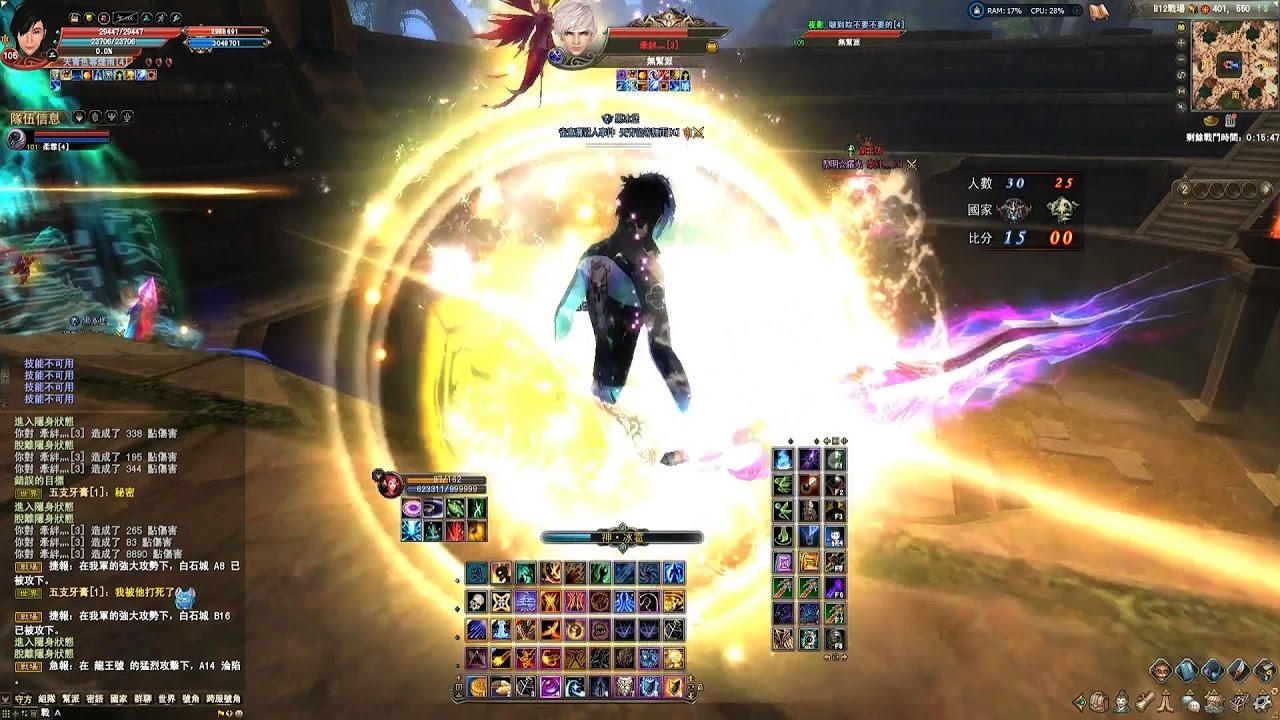Use the purple swirl orb skill

tap(549, 686)
